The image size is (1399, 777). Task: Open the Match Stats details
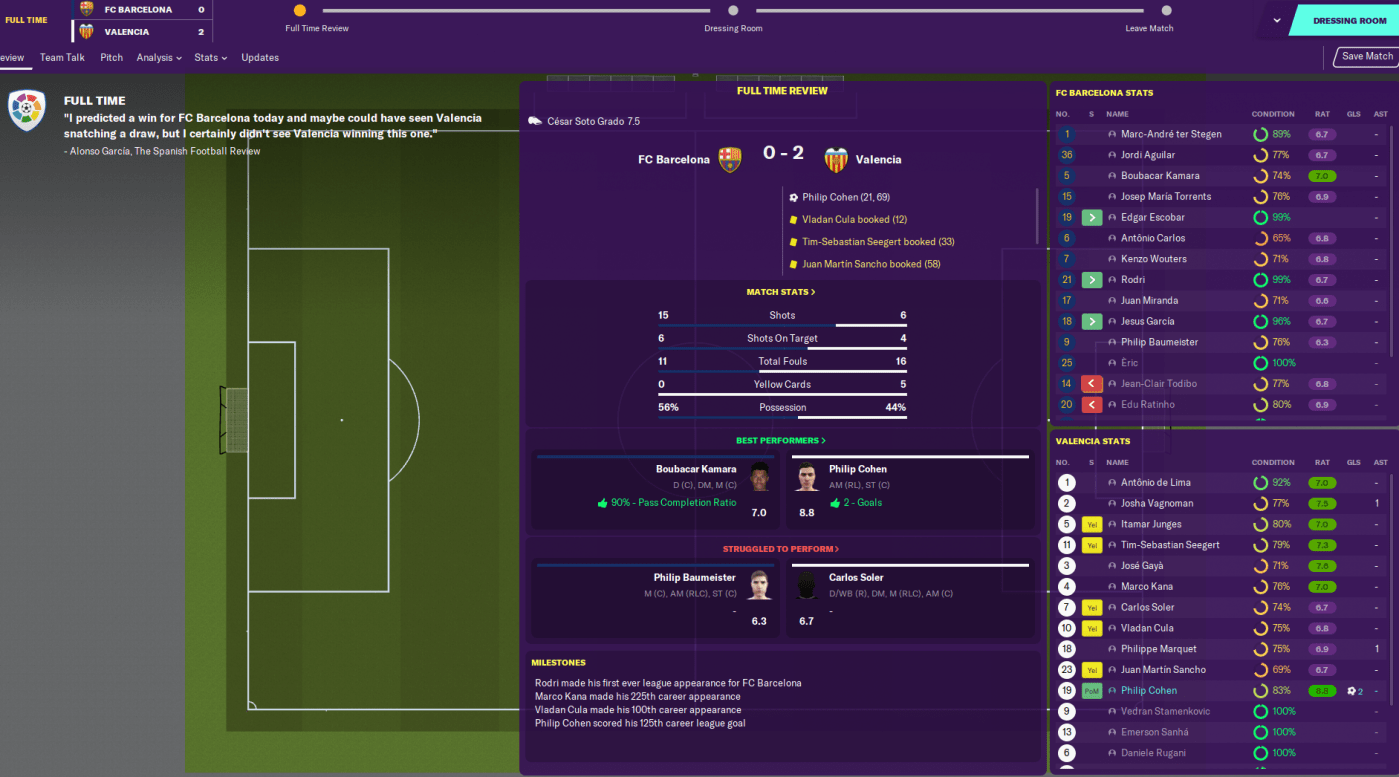pyautogui.click(x=781, y=292)
